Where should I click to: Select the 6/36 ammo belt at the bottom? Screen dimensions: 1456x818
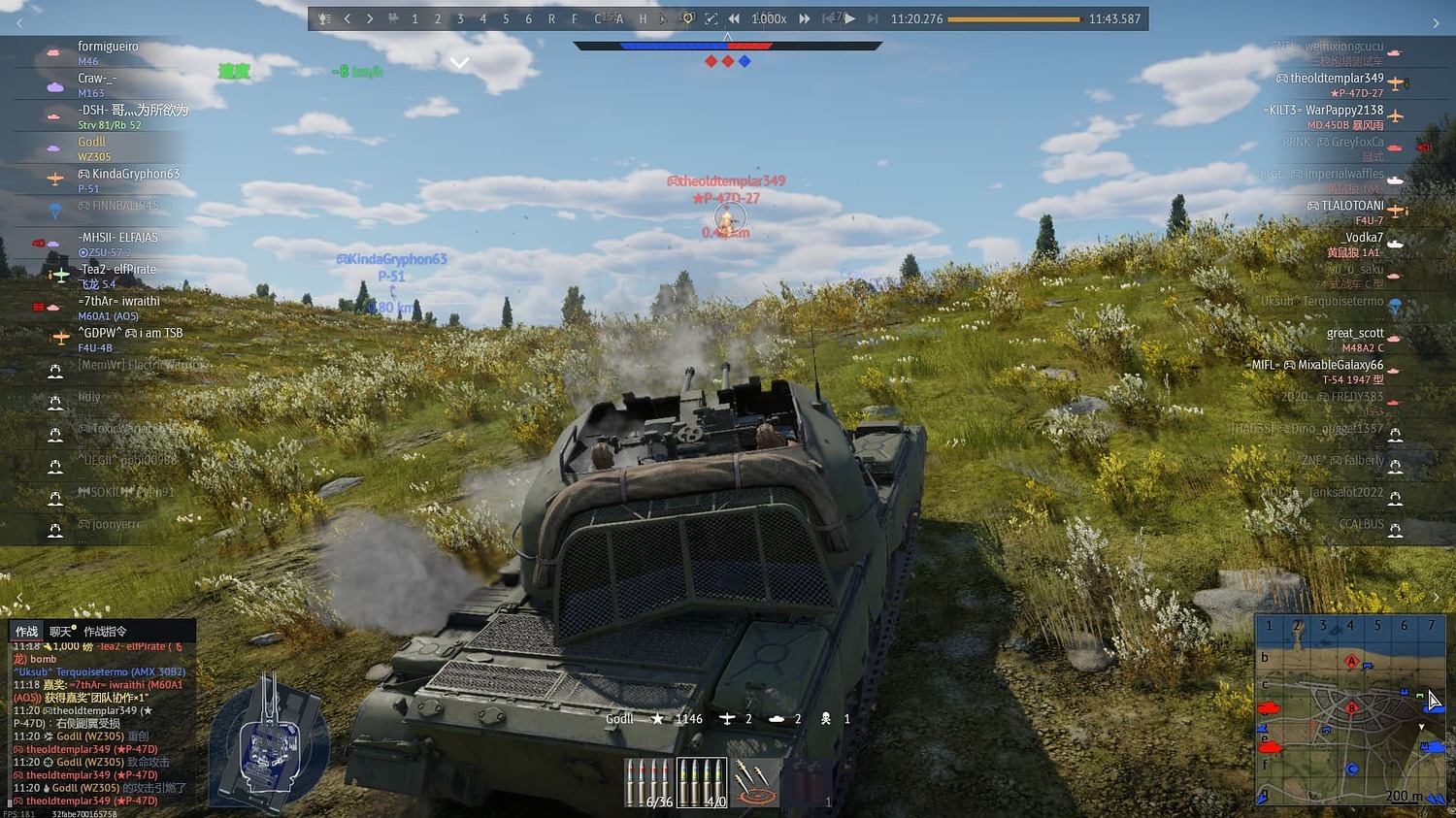(648, 781)
